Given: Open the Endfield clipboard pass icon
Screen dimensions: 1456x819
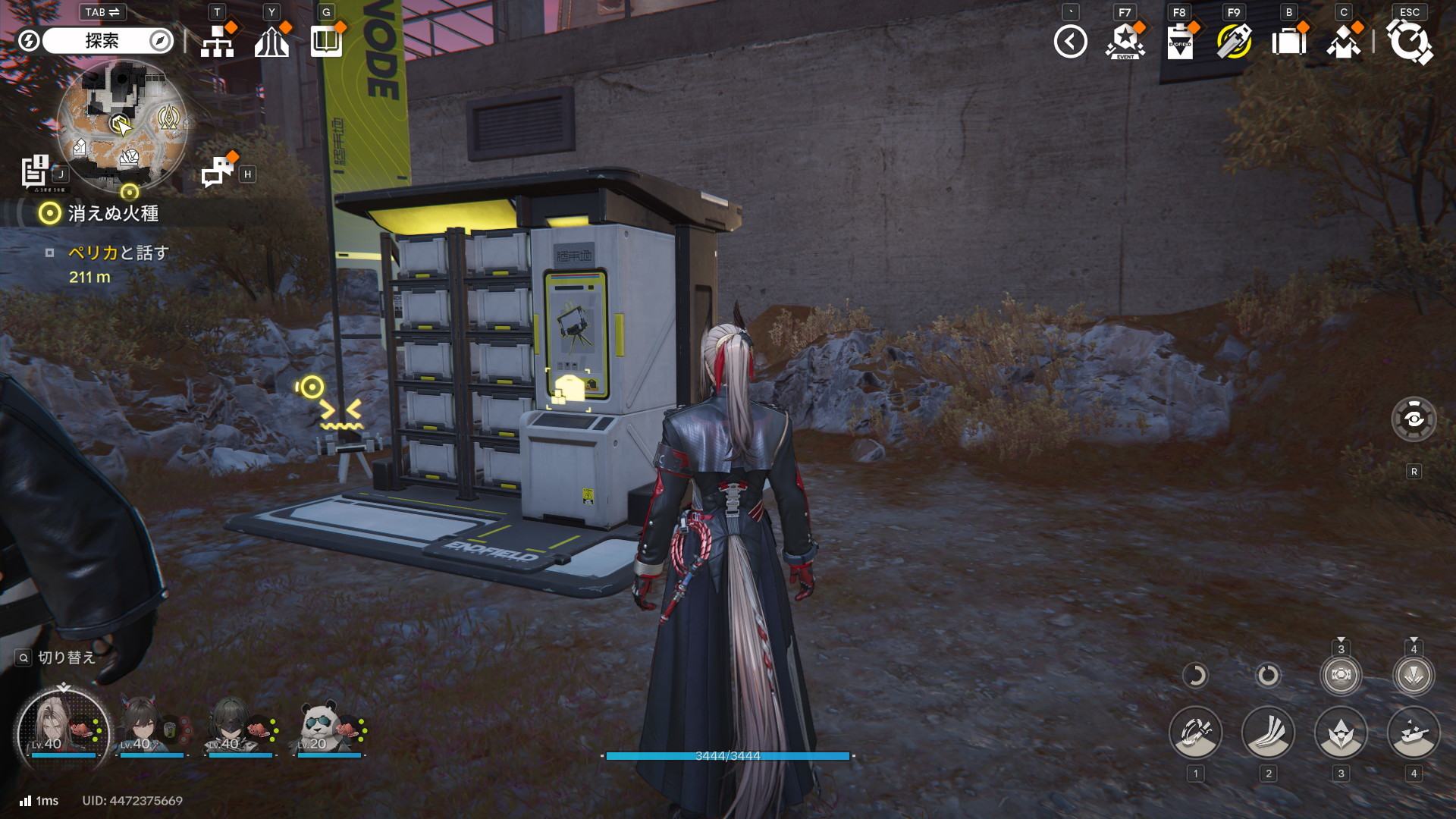Looking at the screenshot, I should point(1179,42).
